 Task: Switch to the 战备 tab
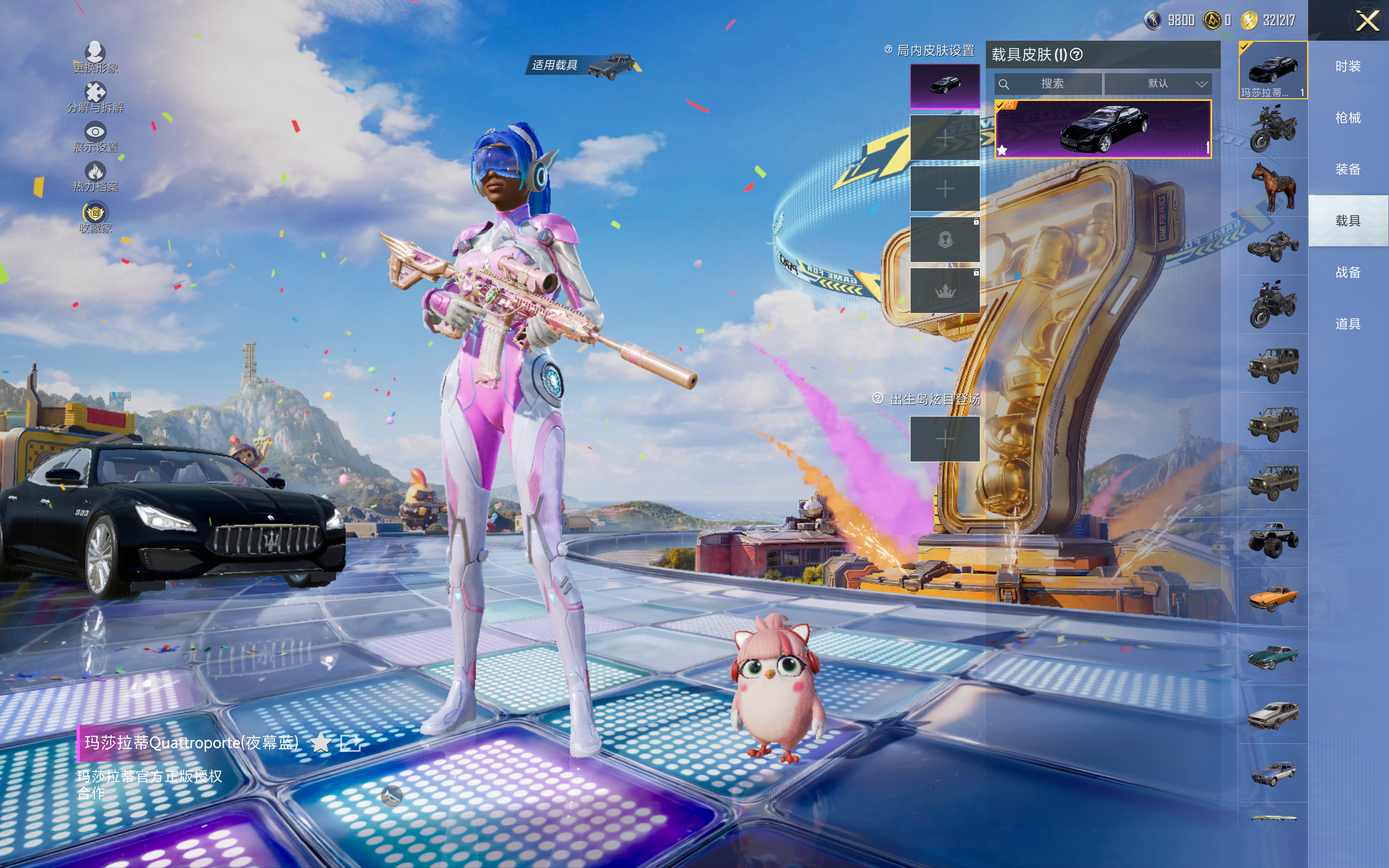1348,272
